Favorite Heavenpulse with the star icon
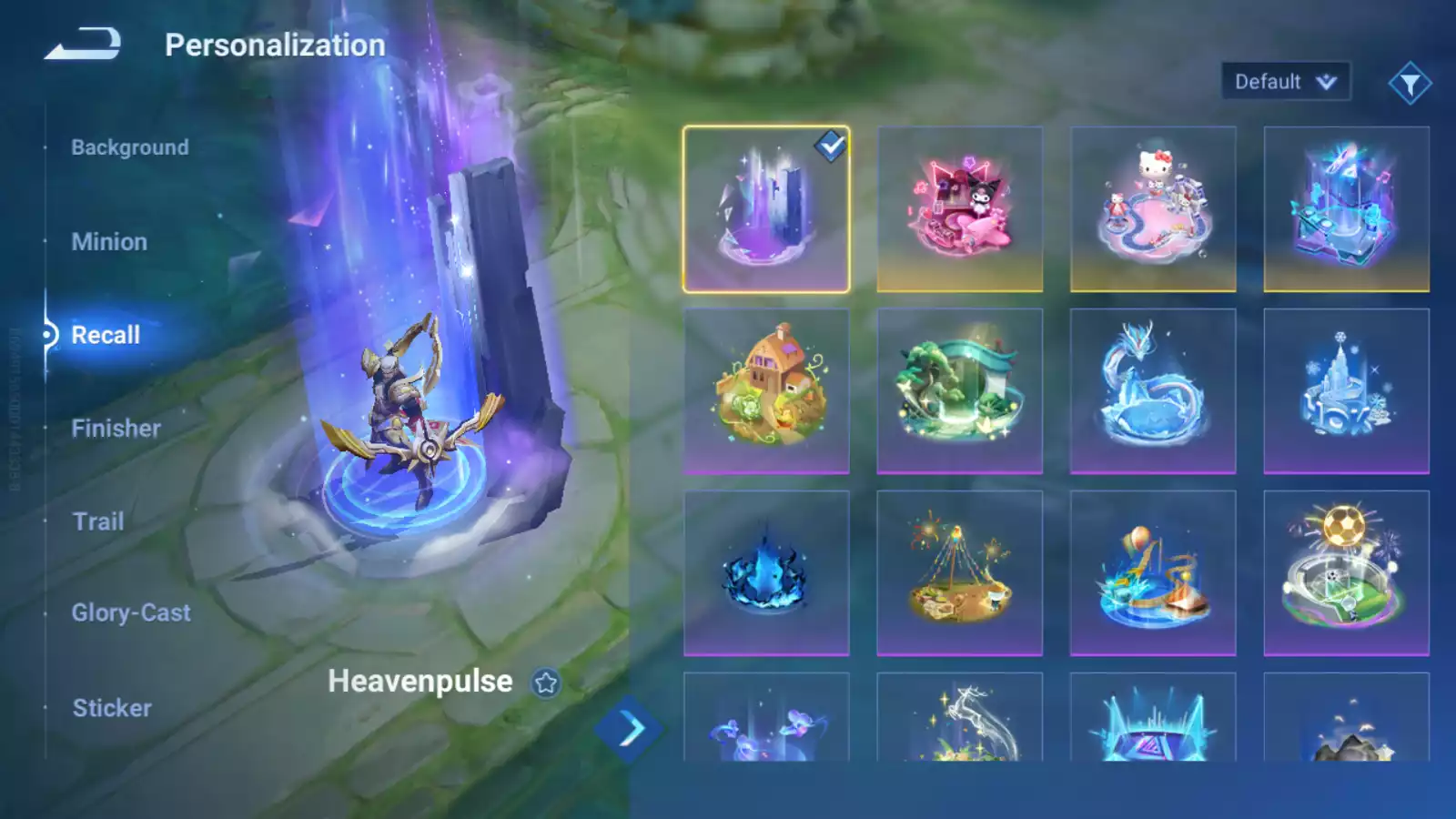Screen dimensions: 1456x819 coord(546,682)
